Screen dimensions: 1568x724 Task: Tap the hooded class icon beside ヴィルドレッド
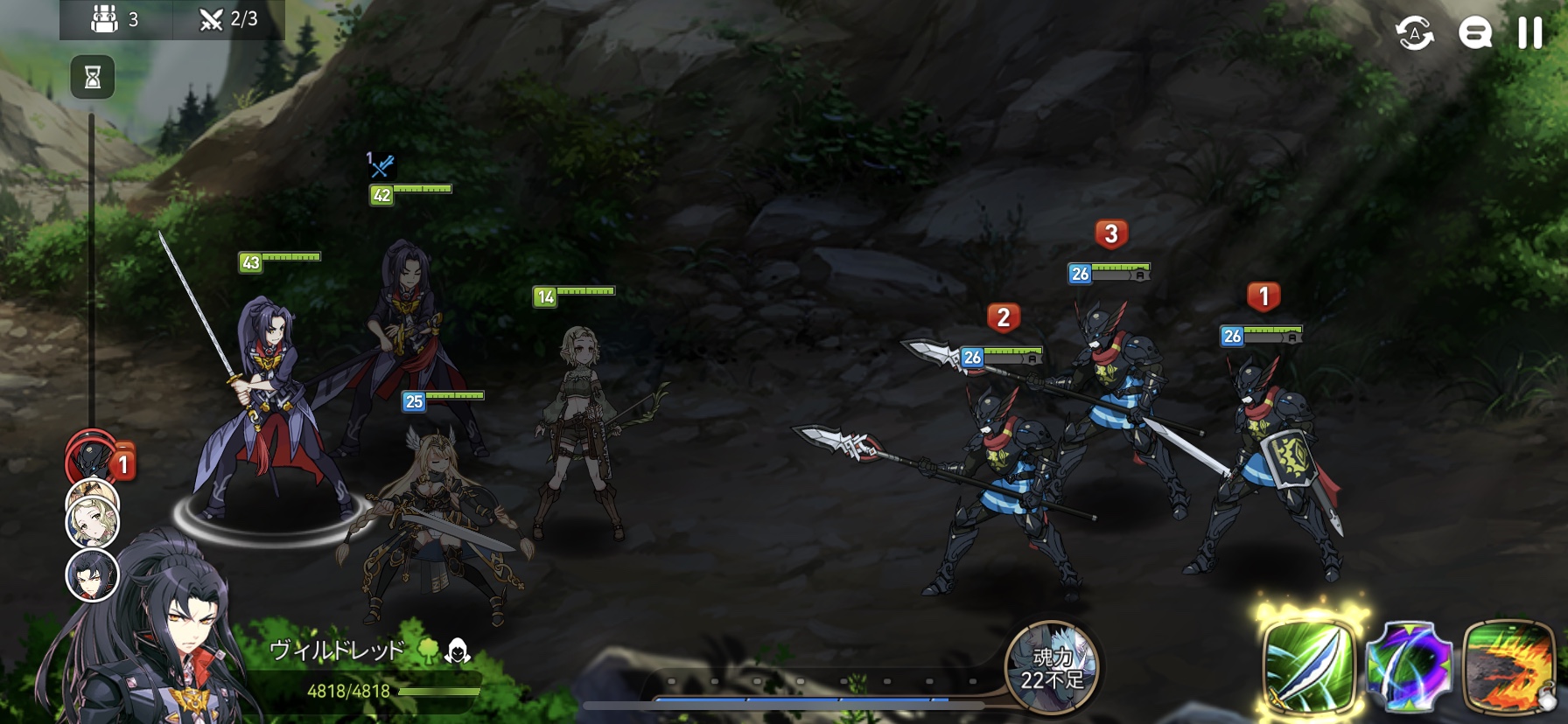point(458,650)
